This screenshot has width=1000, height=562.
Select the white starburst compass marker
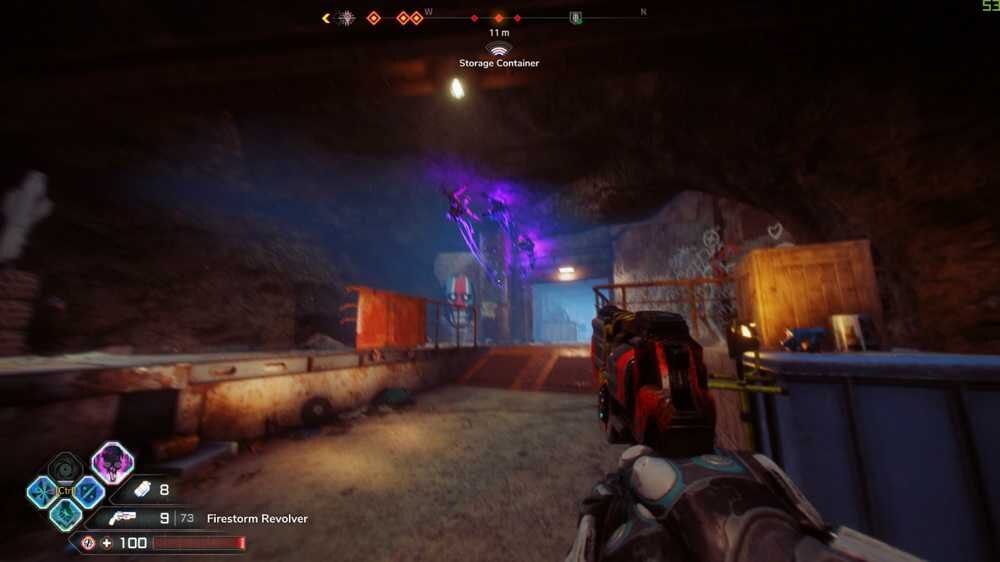click(346, 18)
